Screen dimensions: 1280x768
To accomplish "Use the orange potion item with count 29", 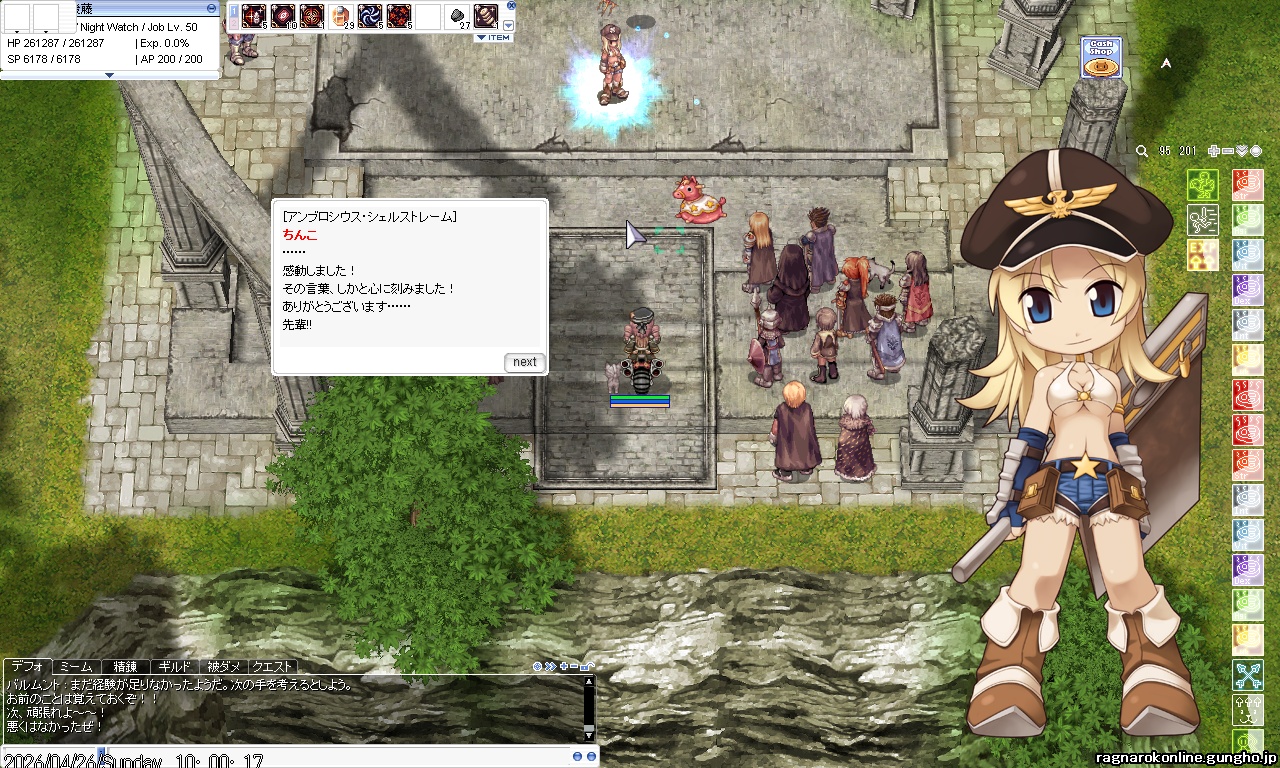I will pyautogui.click(x=341, y=16).
